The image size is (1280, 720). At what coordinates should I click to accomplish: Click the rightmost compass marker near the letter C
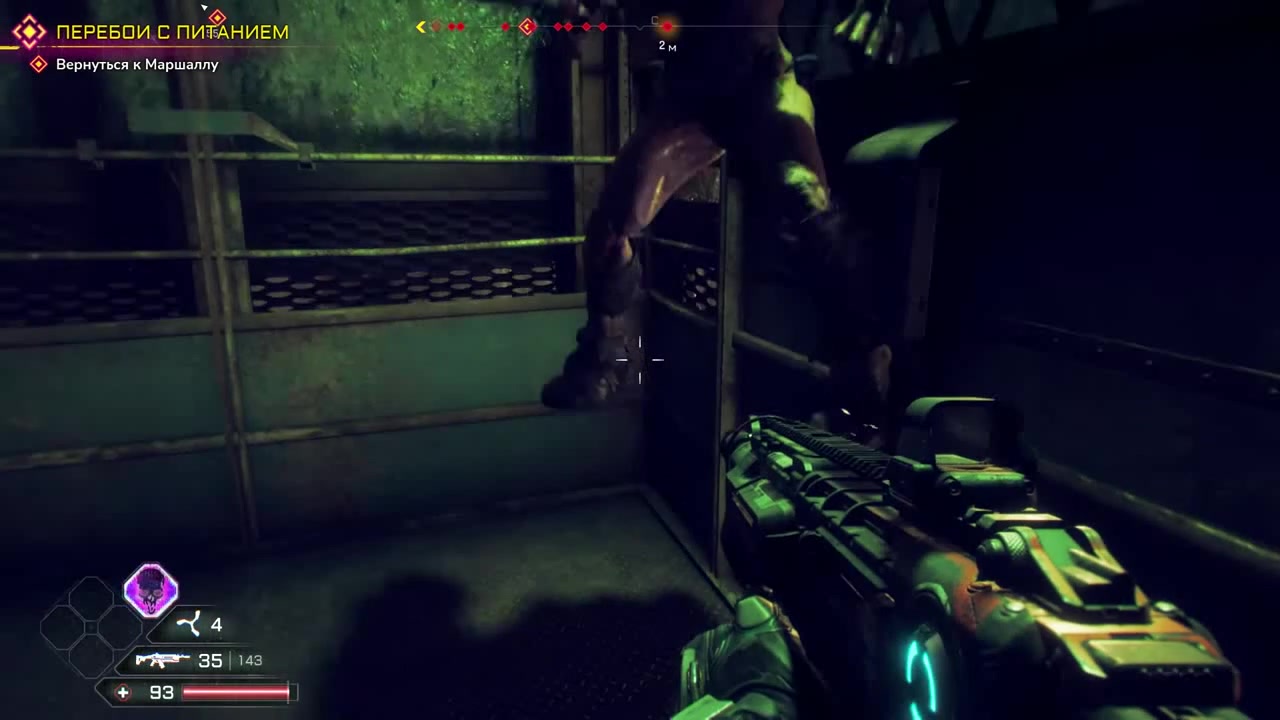pyautogui.click(x=668, y=26)
